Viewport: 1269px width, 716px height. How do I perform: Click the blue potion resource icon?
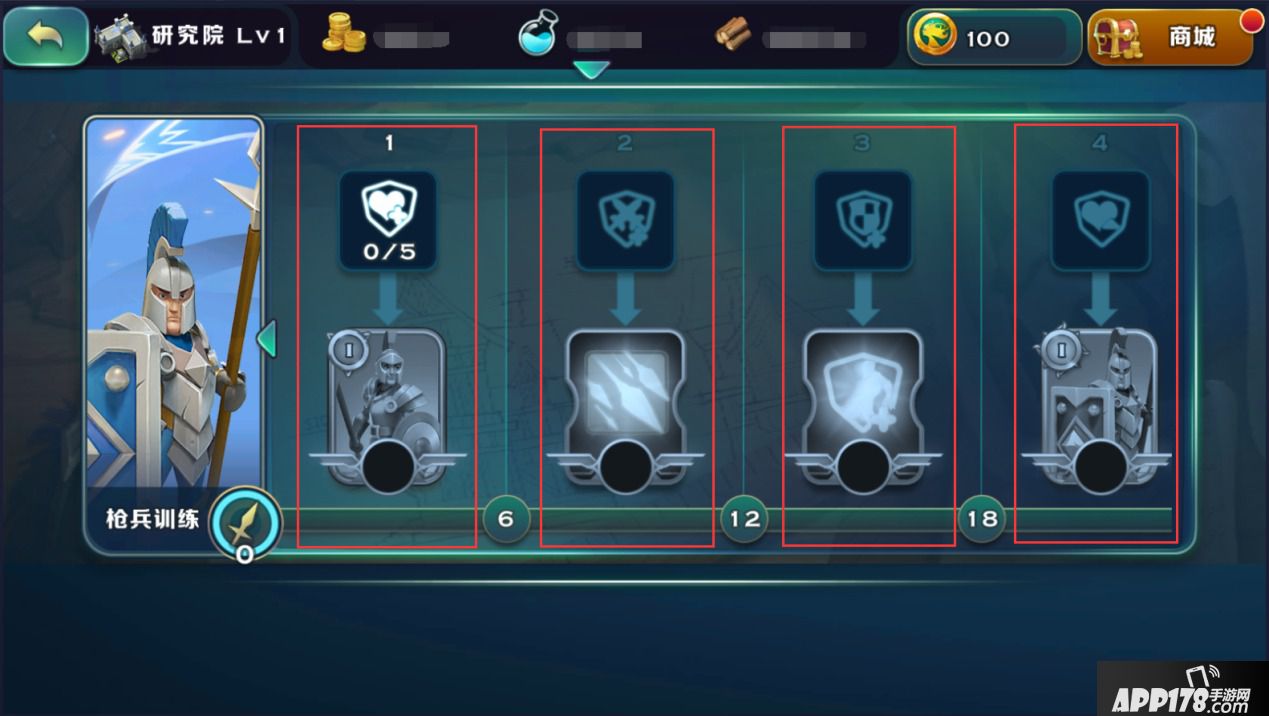(x=538, y=36)
